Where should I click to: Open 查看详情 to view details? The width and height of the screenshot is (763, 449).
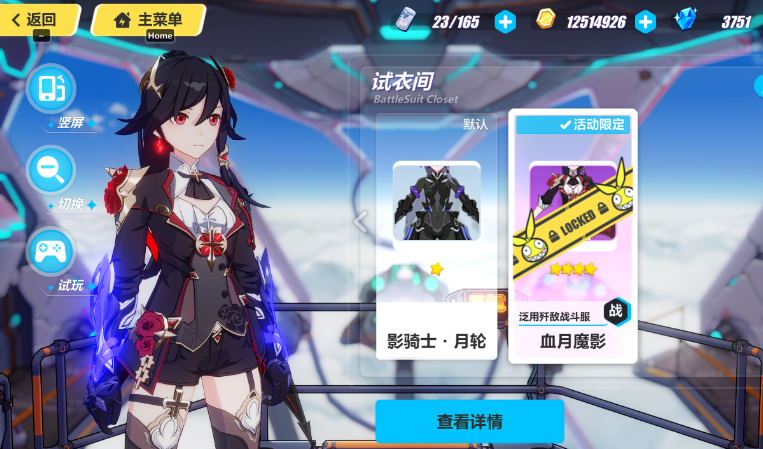(469, 421)
